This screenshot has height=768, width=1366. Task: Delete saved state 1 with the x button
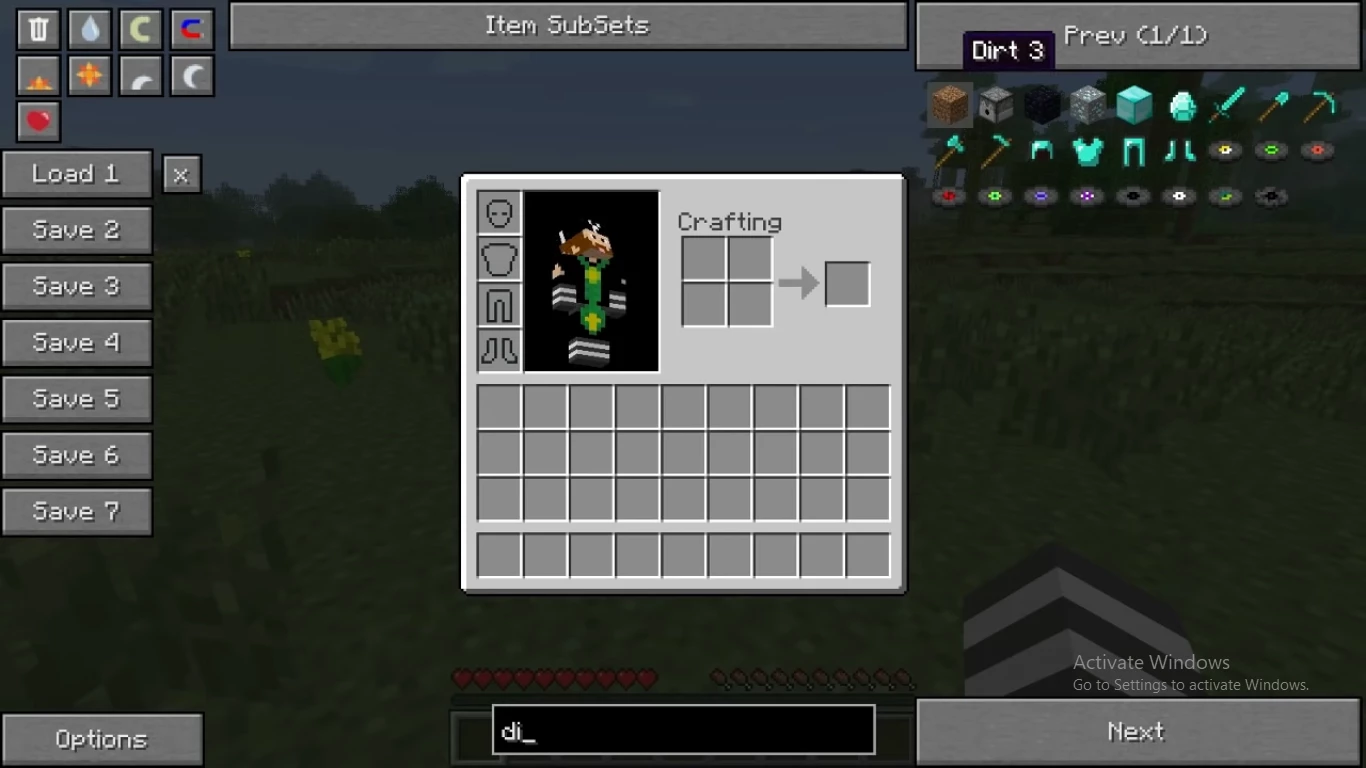point(181,175)
